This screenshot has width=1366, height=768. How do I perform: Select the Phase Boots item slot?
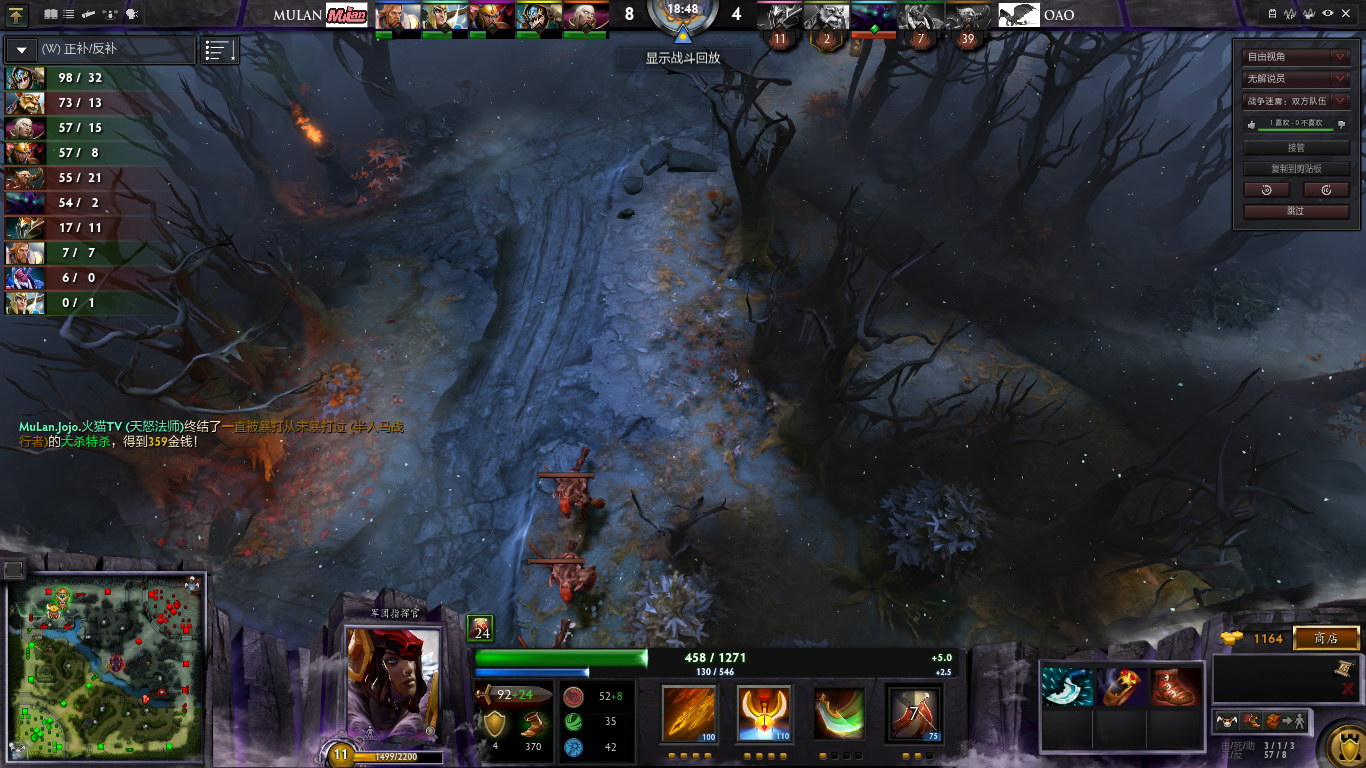(1174, 687)
